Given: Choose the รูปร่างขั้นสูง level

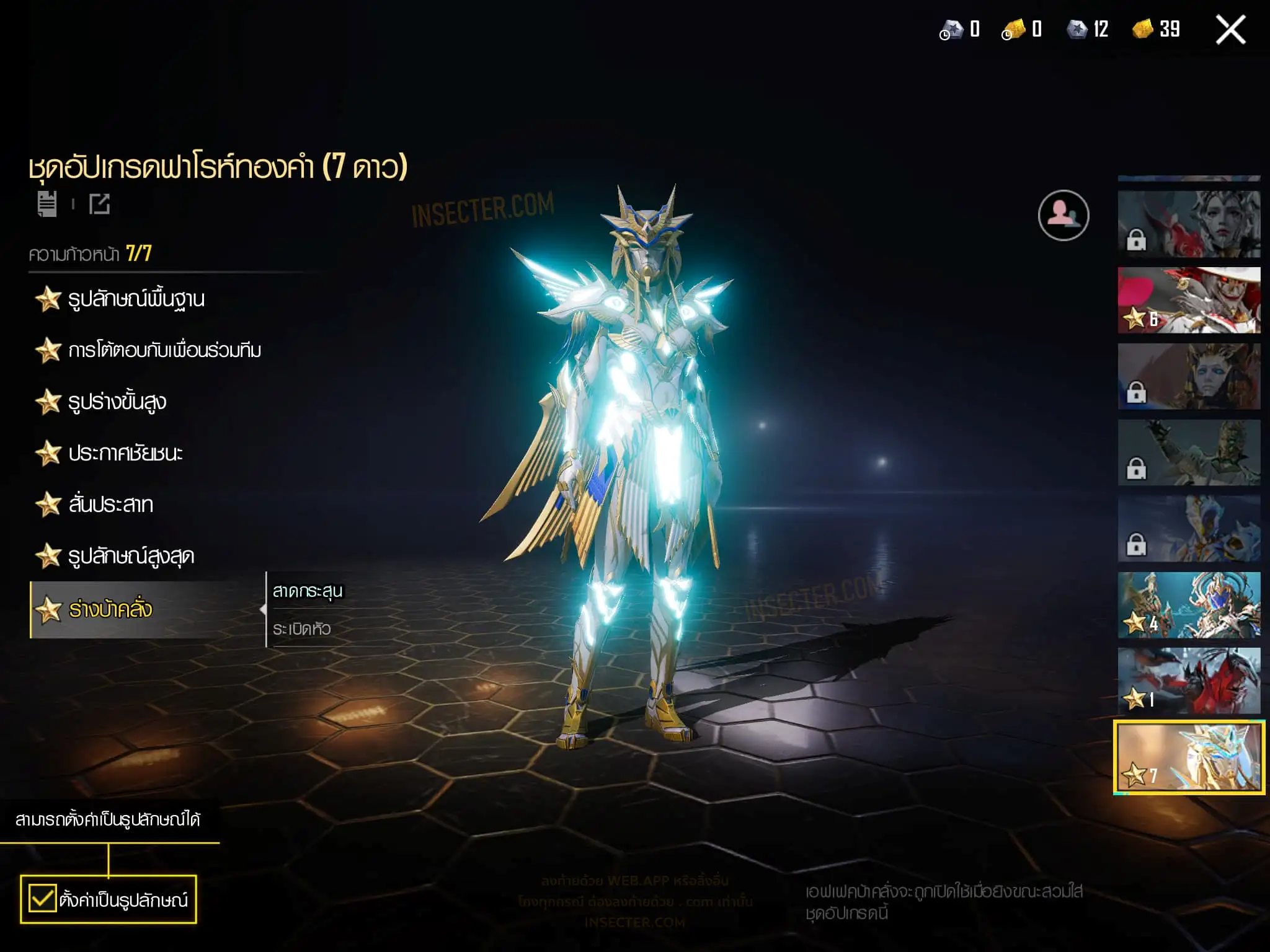Looking at the screenshot, I should coord(117,402).
